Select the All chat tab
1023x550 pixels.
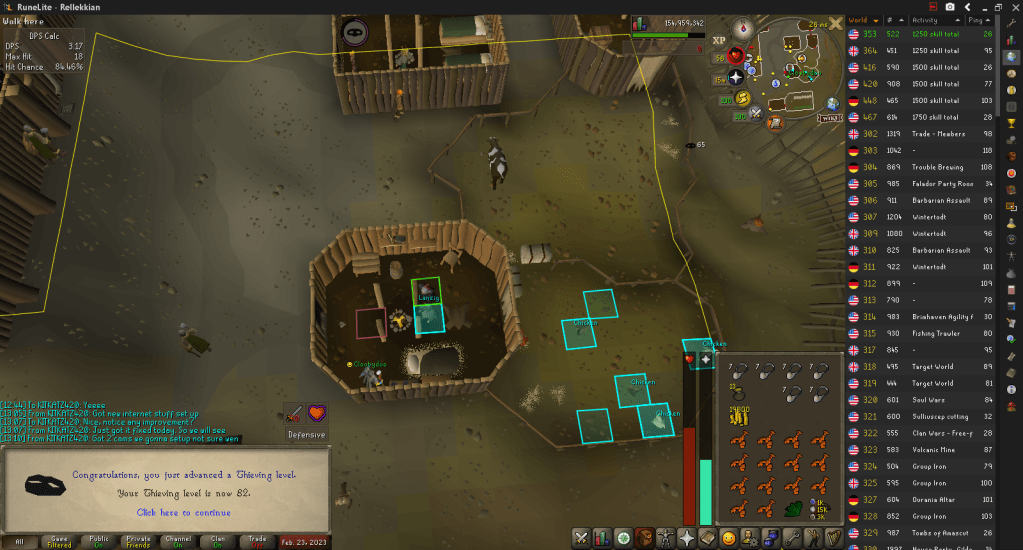[x=20, y=541]
